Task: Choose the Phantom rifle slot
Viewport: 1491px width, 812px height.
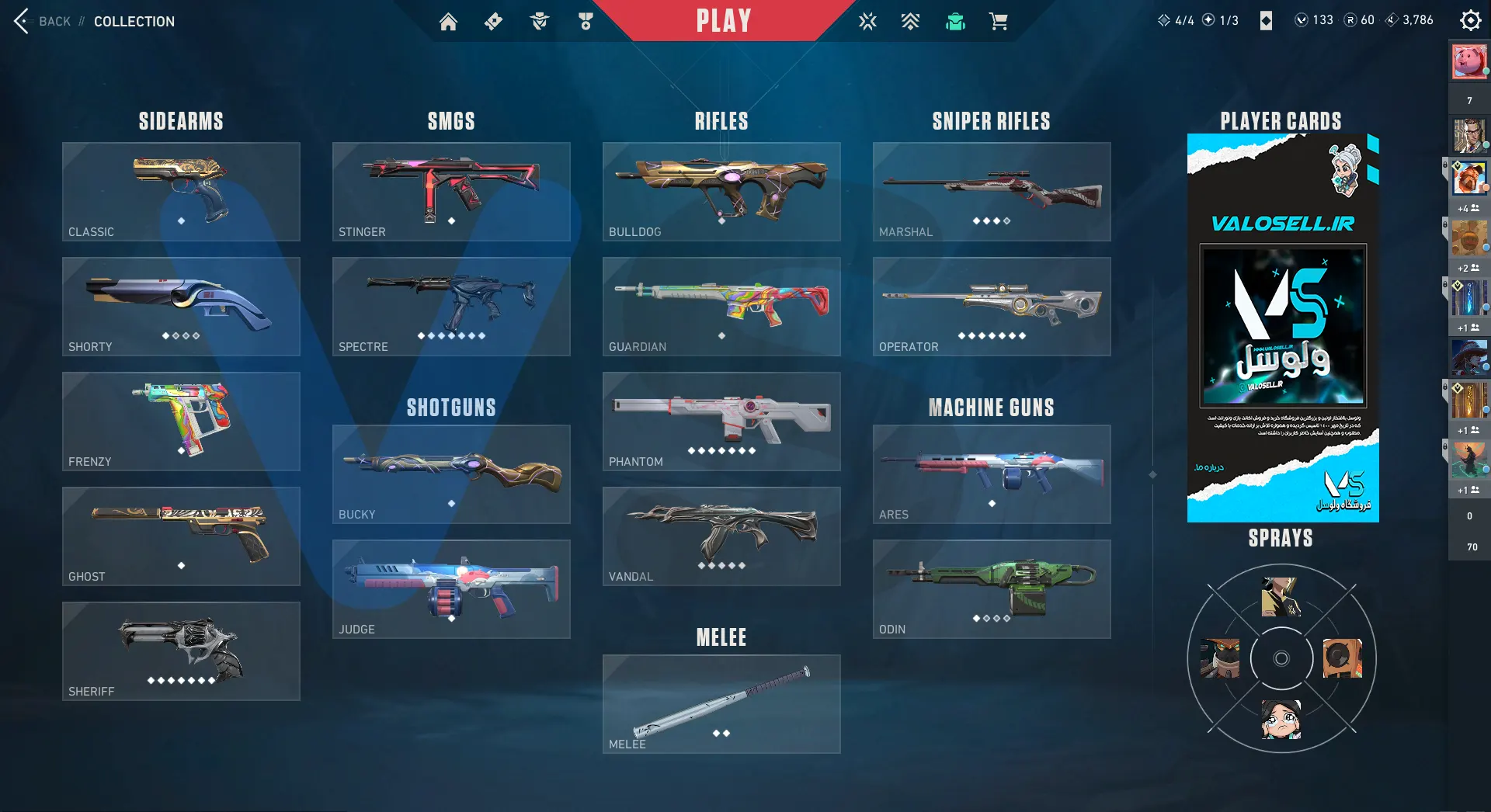Action: (x=721, y=422)
